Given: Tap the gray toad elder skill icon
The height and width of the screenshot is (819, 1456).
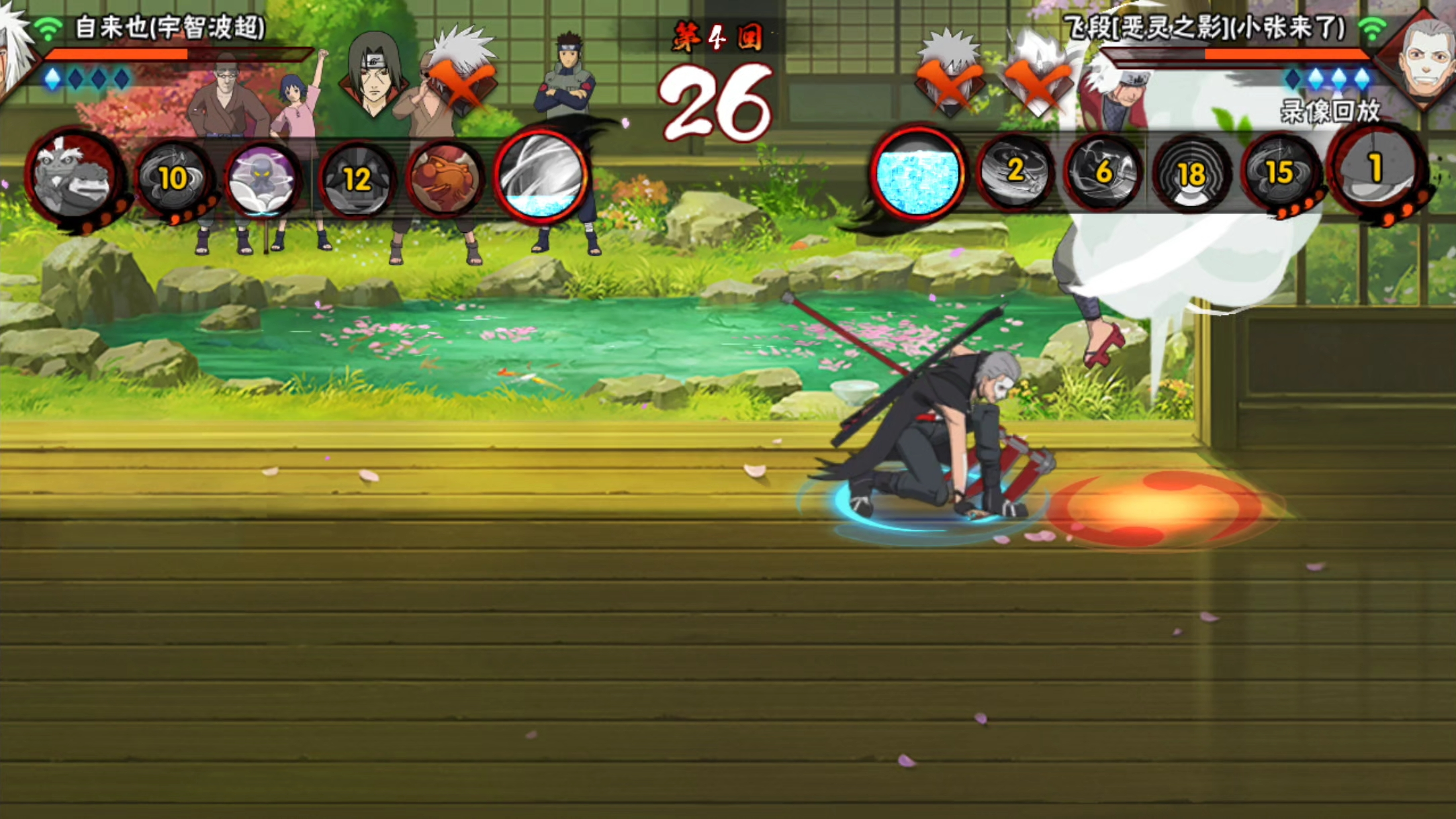Looking at the screenshot, I should tap(74, 177).
